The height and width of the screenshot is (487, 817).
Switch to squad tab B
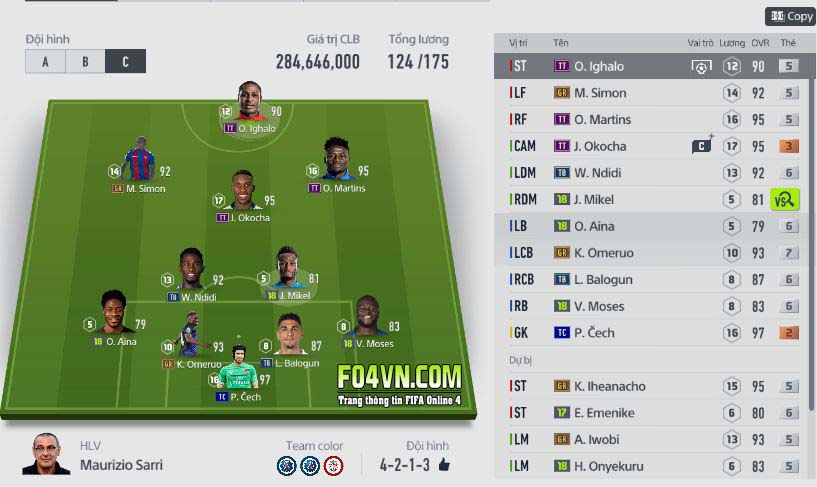pos(86,61)
